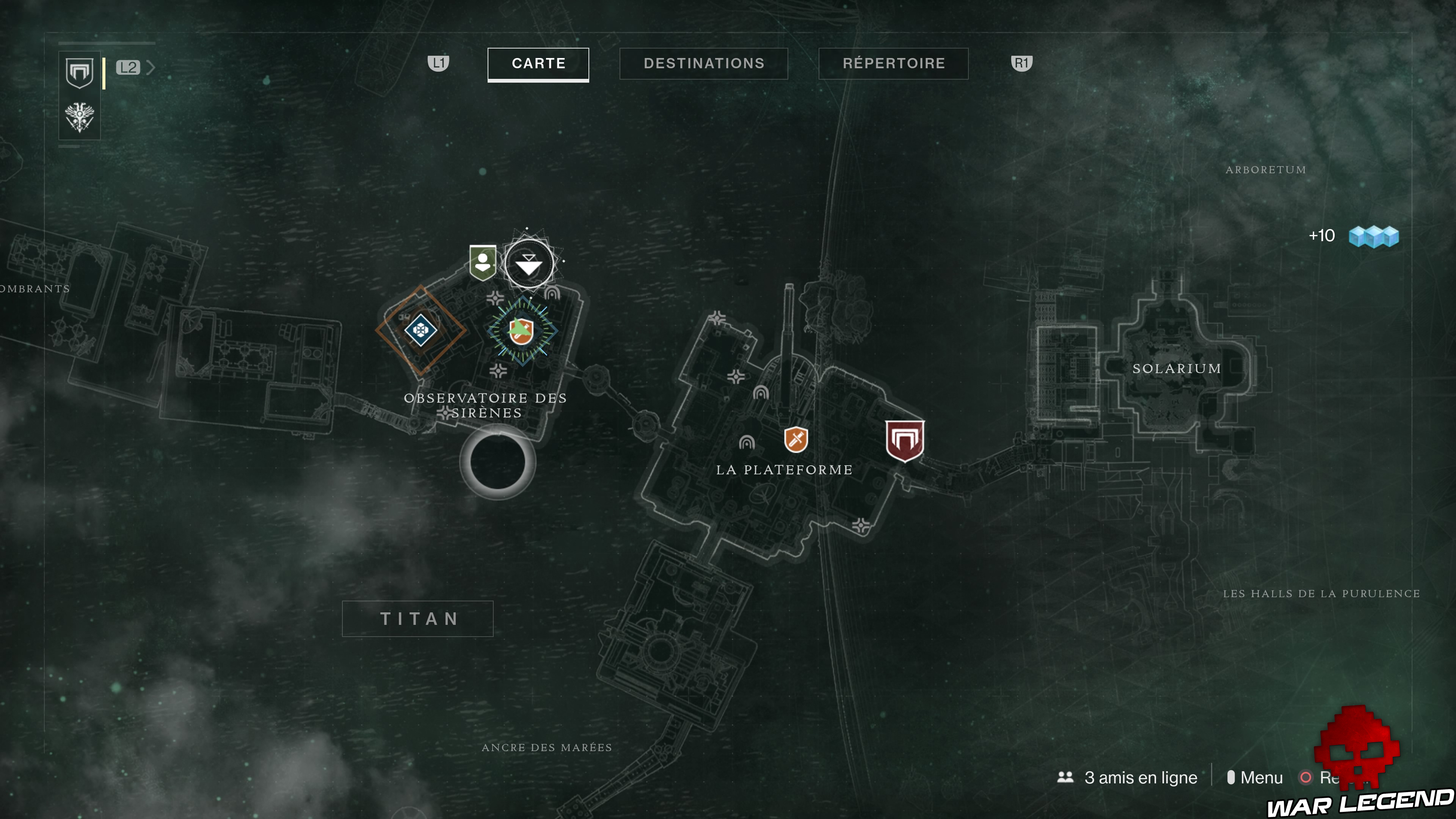Select the orange sword adventure marker at La Plateforme

[796, 440]
